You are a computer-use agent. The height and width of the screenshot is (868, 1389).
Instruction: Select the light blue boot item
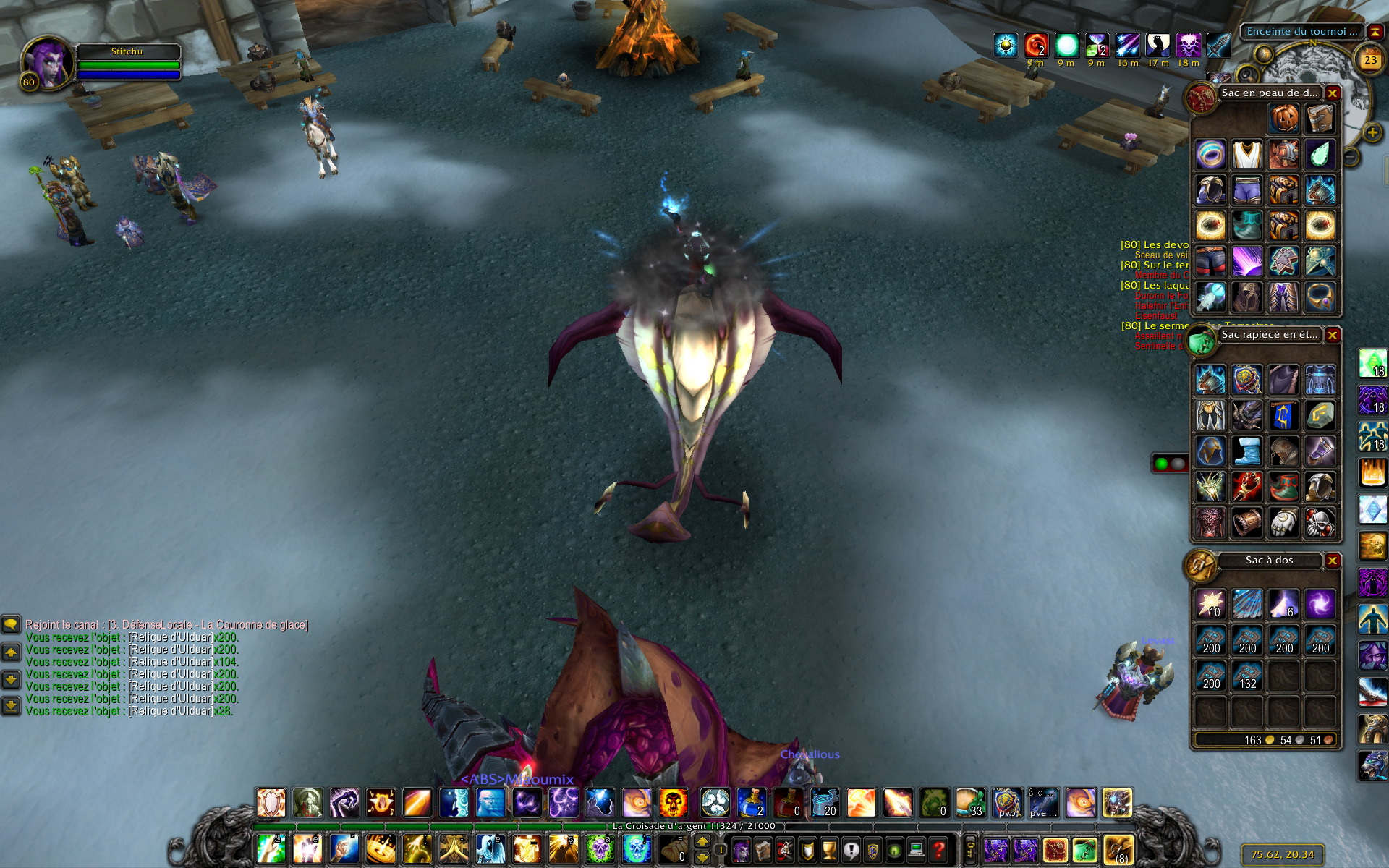click(x=1247, y=451)
